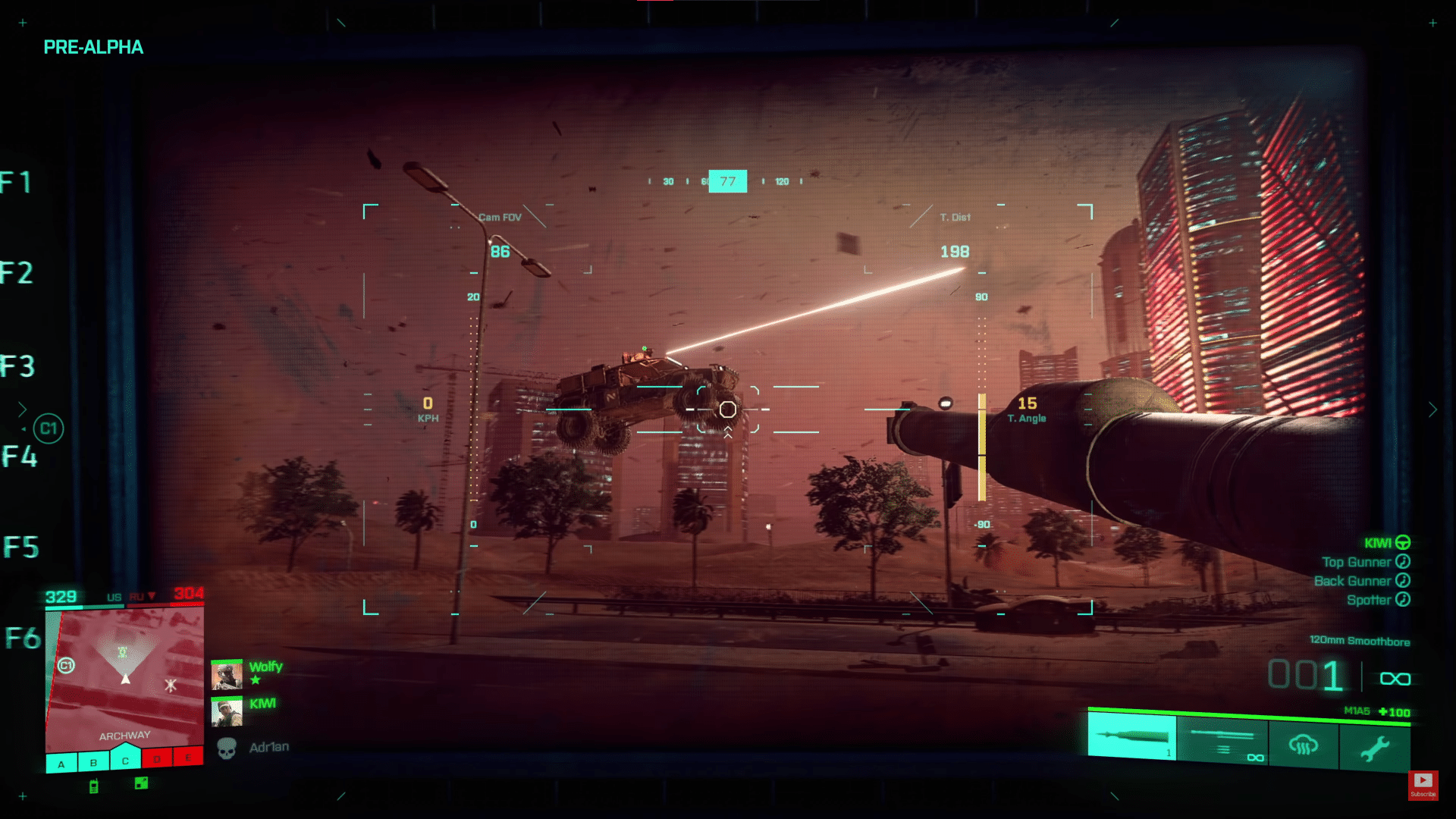
Task: Click the YouTube Subscribe watermark
Action: pos(1423,784)
